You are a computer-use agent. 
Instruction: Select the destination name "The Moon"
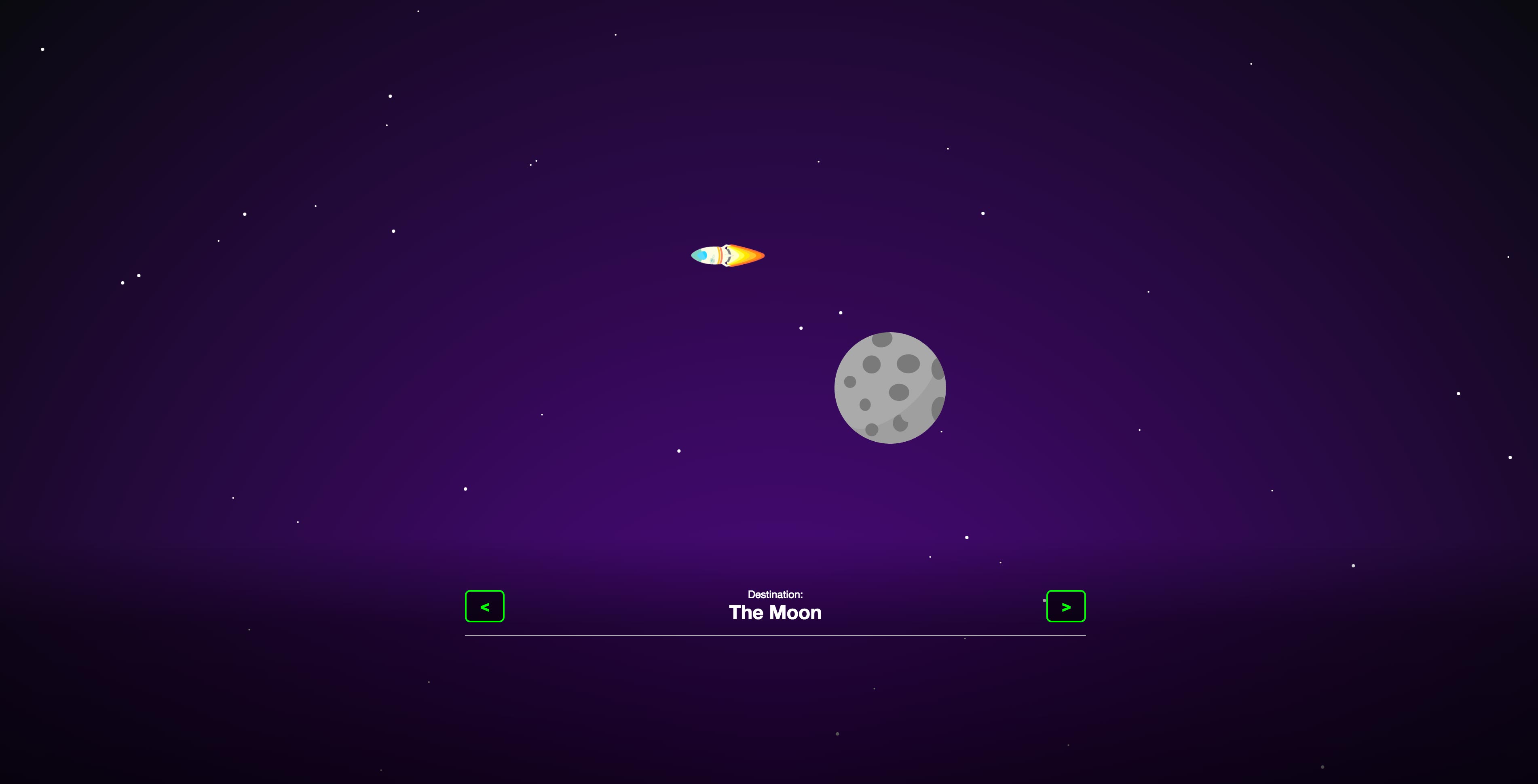(x=775, y=612)
